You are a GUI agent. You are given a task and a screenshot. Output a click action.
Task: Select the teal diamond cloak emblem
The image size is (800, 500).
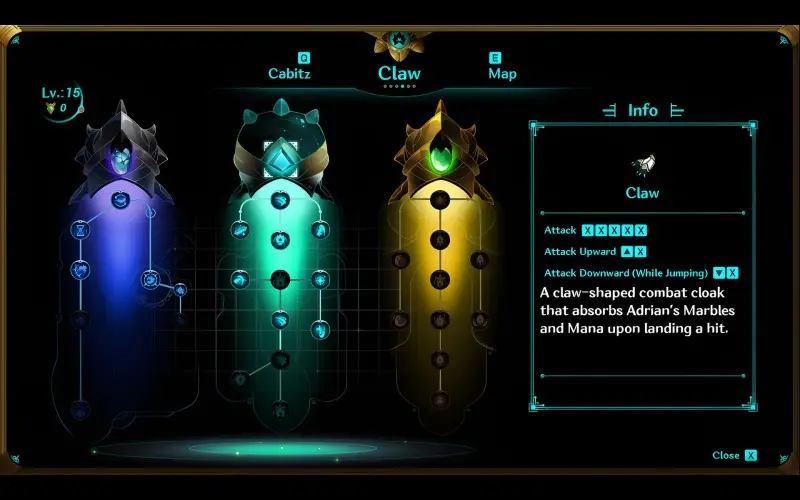[279, 153]
